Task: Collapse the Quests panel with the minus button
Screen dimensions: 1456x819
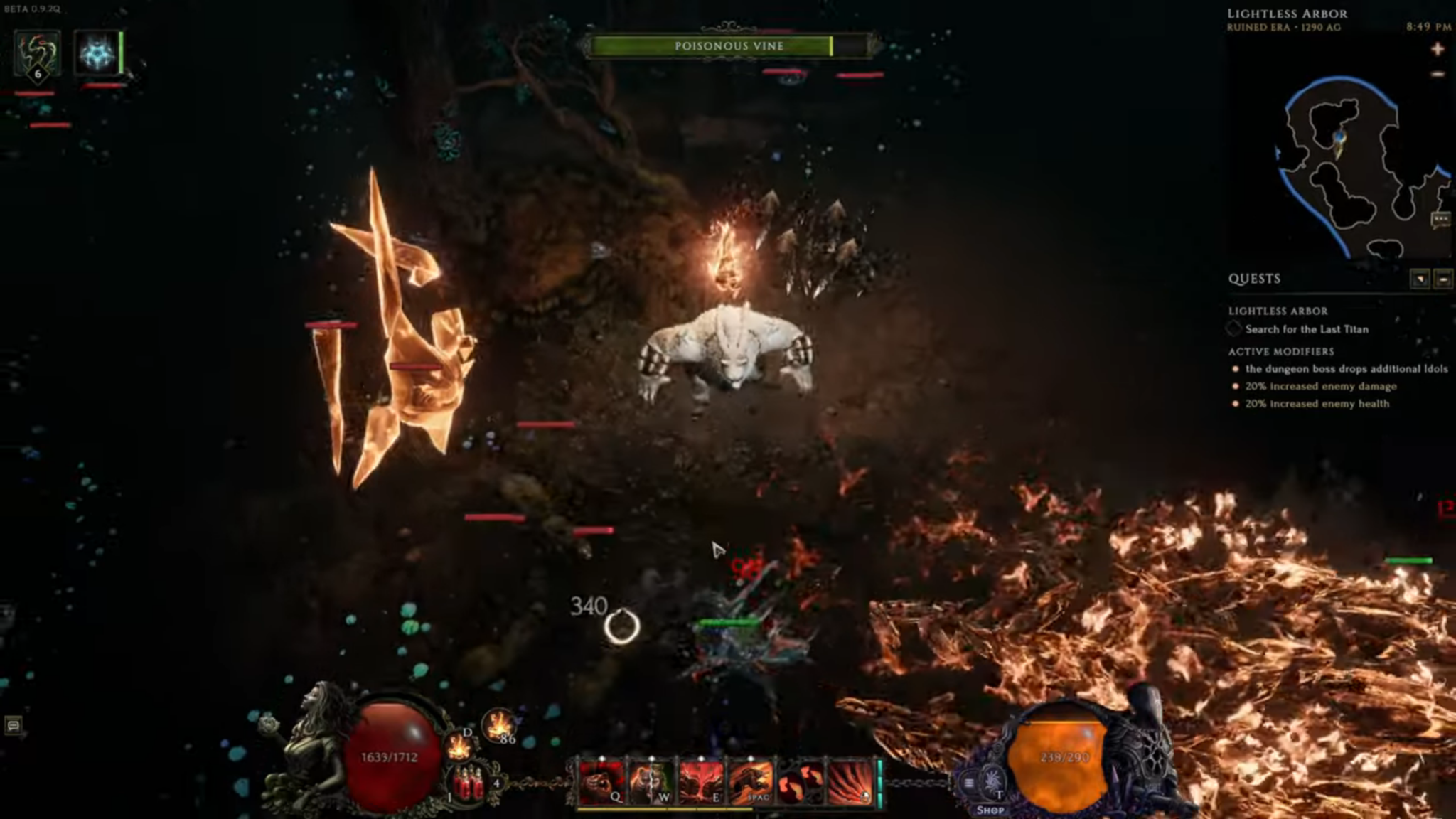Action: pyautogui.click(x=1443, y=279)
